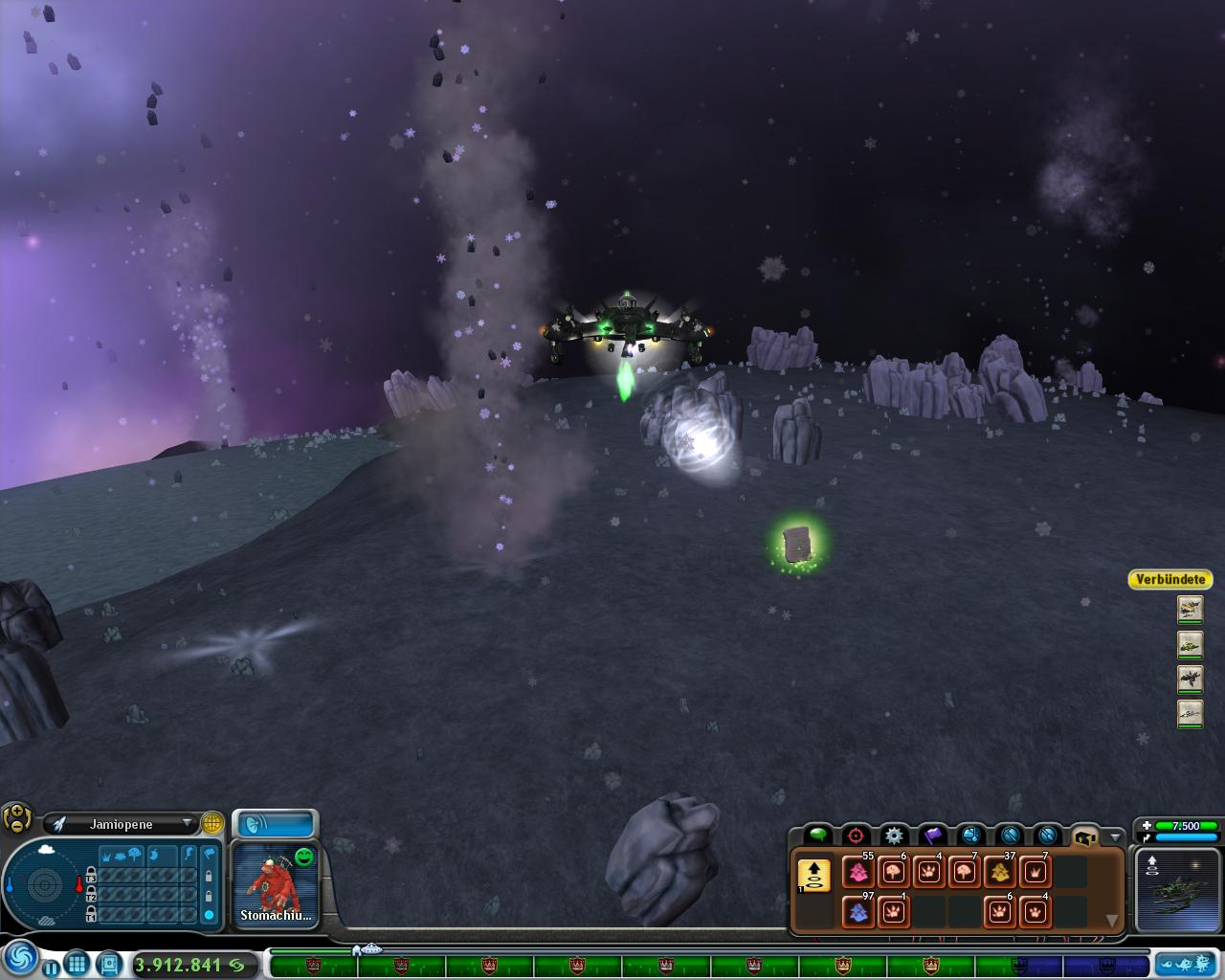
Task: Pause the game with the pause button
Action: pos(51,966)
